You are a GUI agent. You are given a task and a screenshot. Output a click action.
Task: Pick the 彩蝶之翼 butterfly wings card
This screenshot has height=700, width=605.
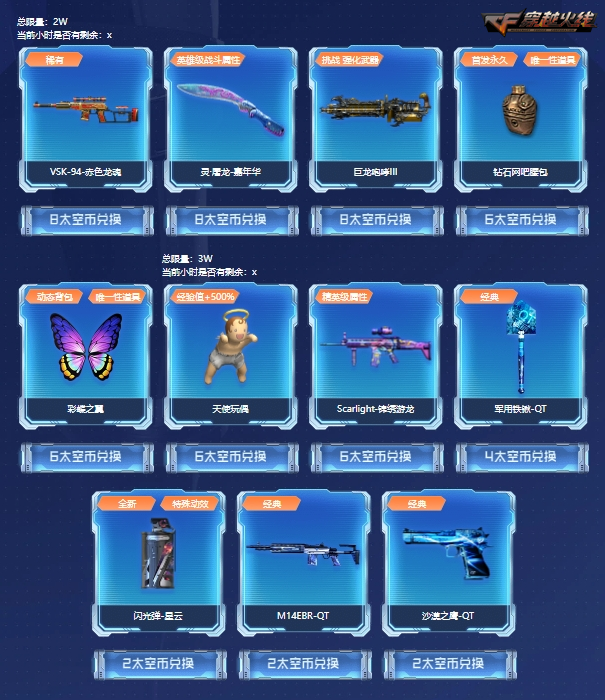(x=86, y=356)
